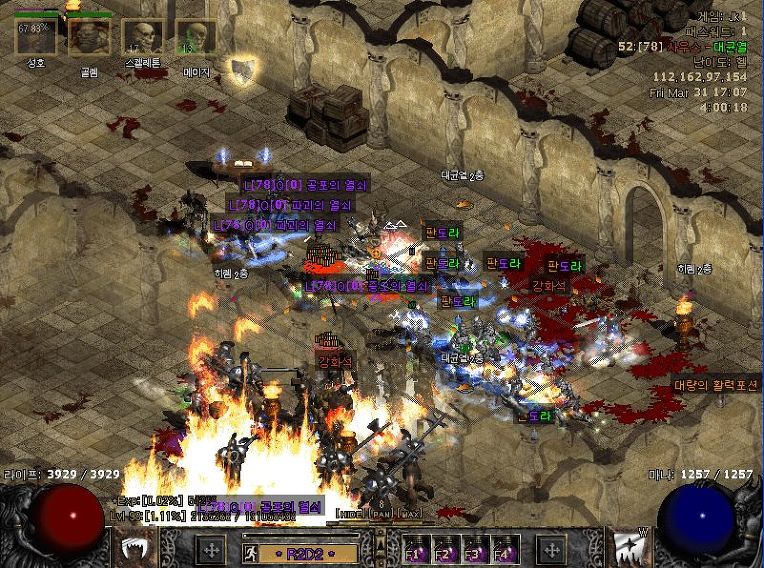Click the 골렘 golem portrait

[x=89, y=37]
